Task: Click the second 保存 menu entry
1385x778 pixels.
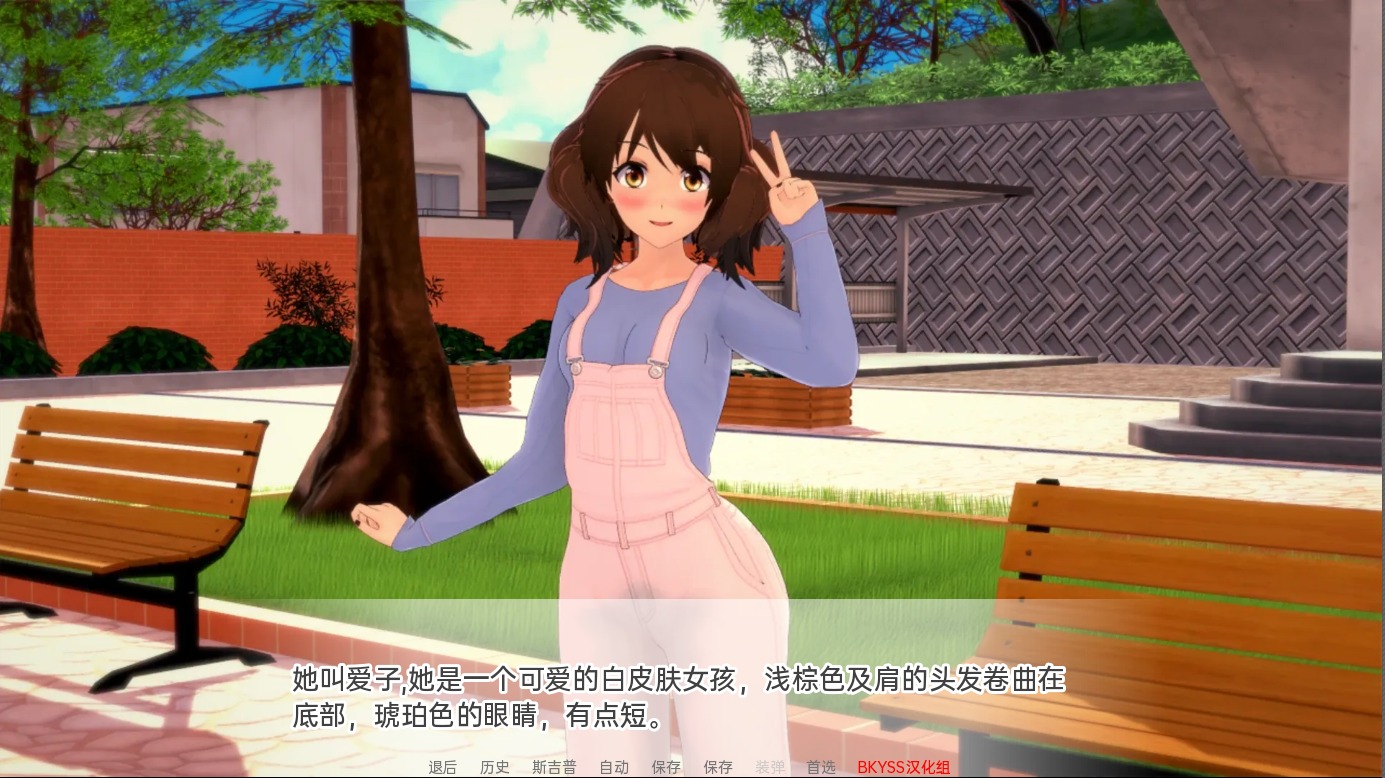Action: pyautogui.click(x=718, y=768)
